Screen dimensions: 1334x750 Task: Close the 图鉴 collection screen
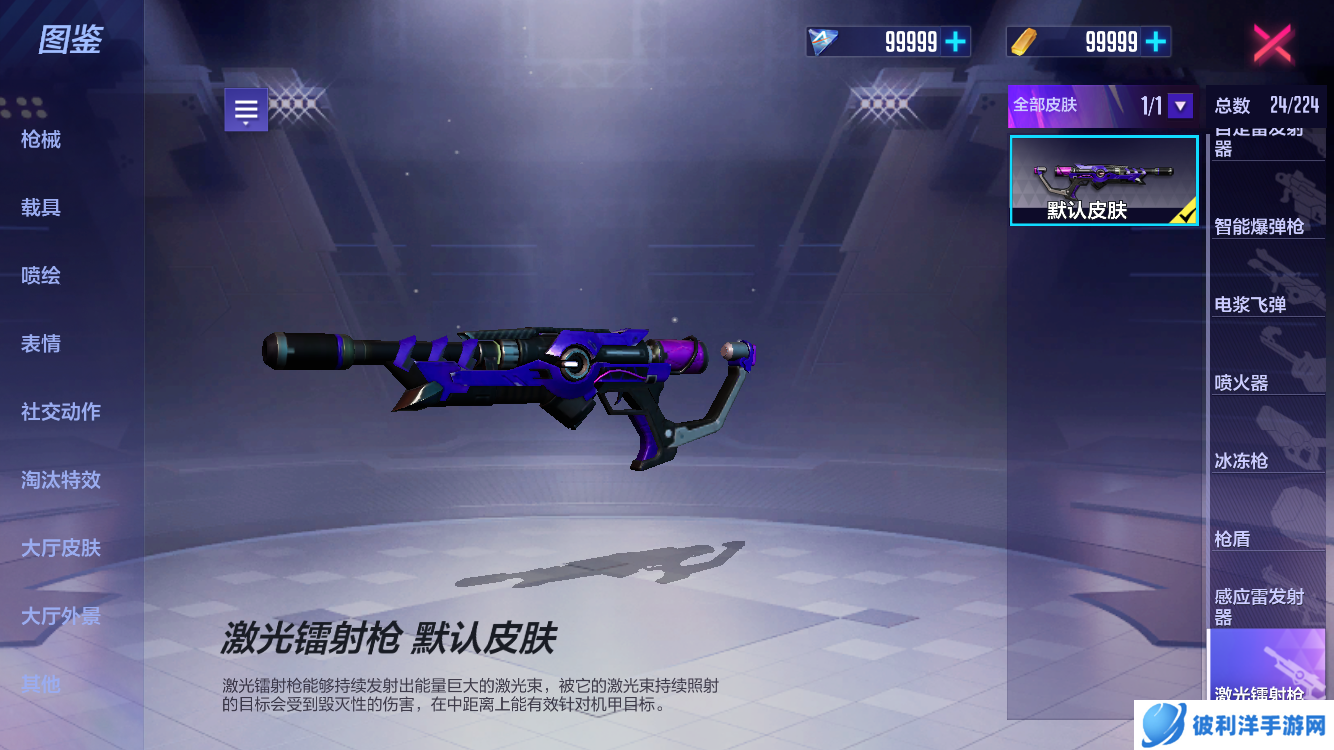[1272, 43]
